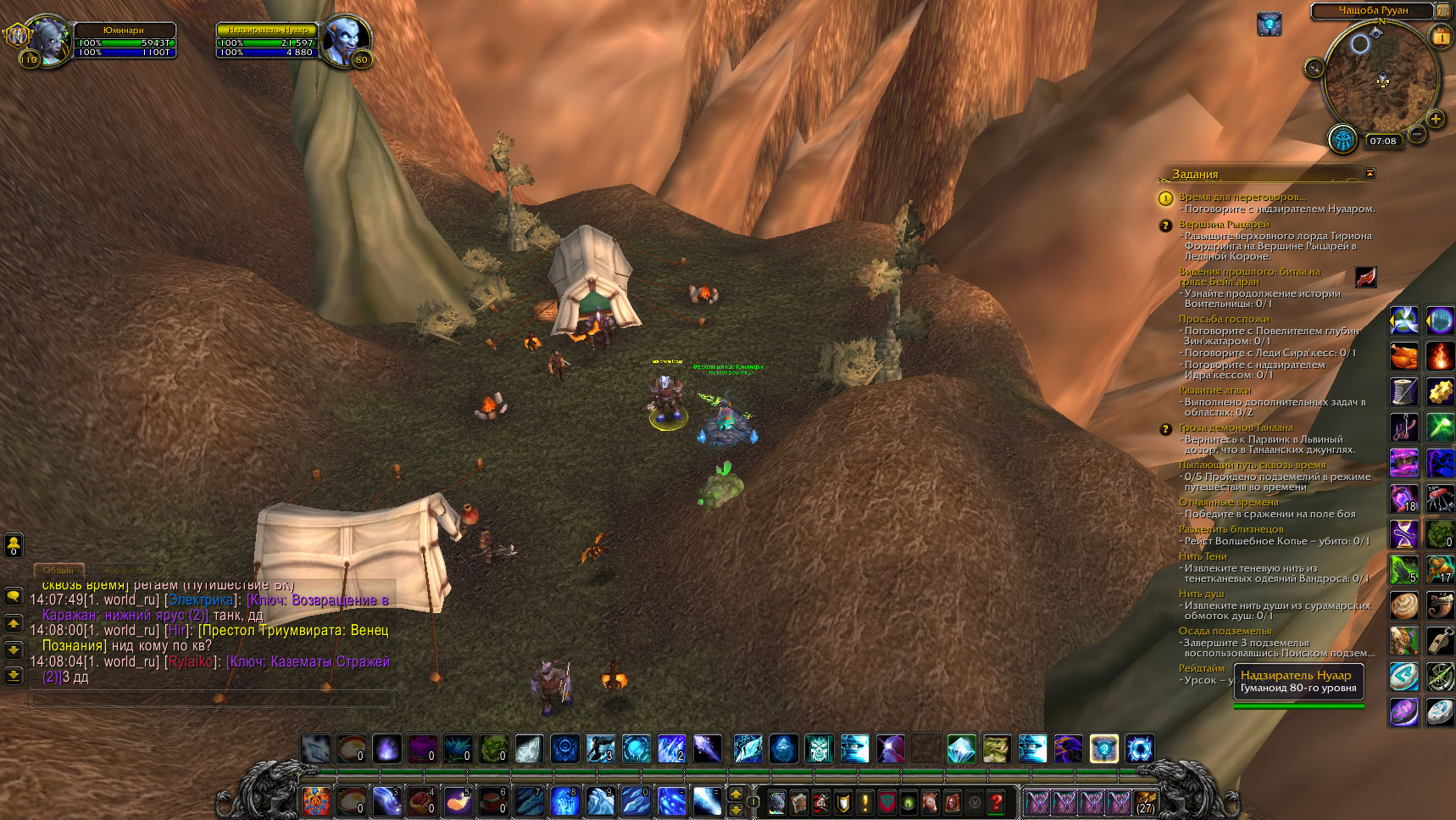This screenshot has width=1456, height=820.
Task: Open the blue order hall report button
Action: click(x=1344, y=138)
